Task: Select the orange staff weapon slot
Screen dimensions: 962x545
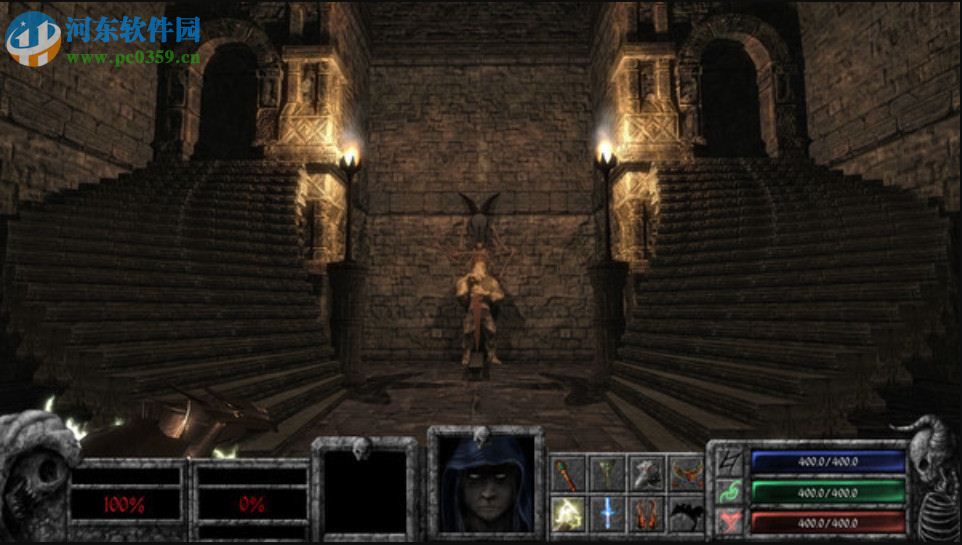Action: (567, 472)
